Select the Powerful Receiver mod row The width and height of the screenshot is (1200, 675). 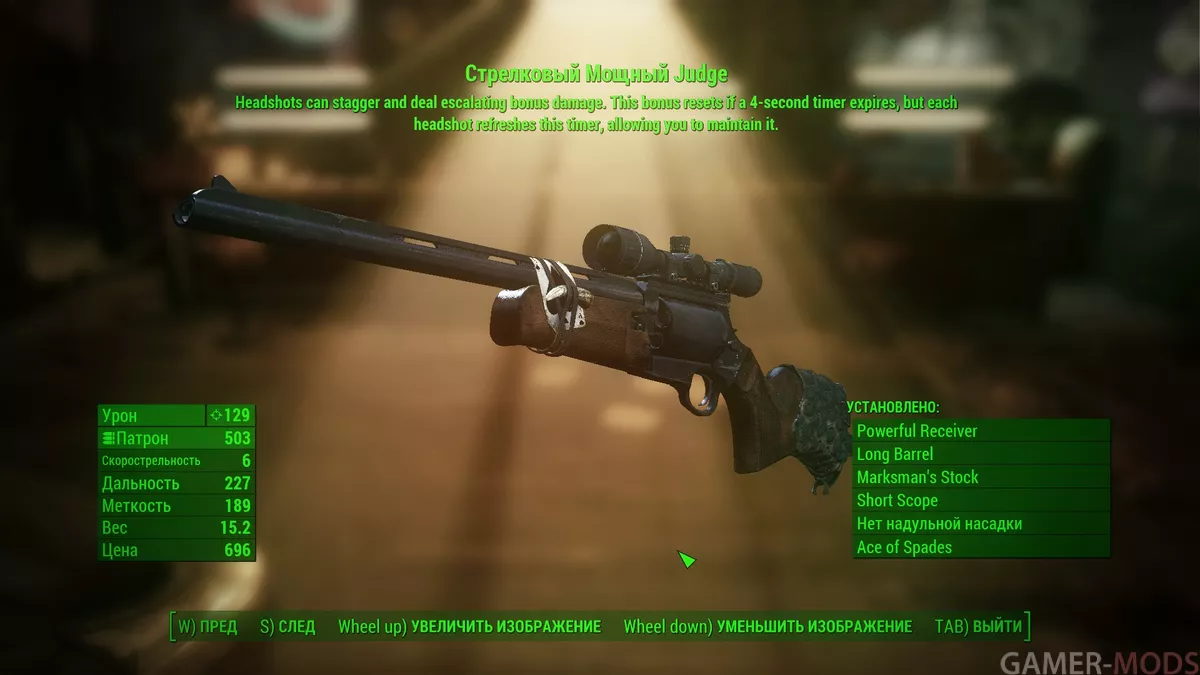(x=981, y=431)
